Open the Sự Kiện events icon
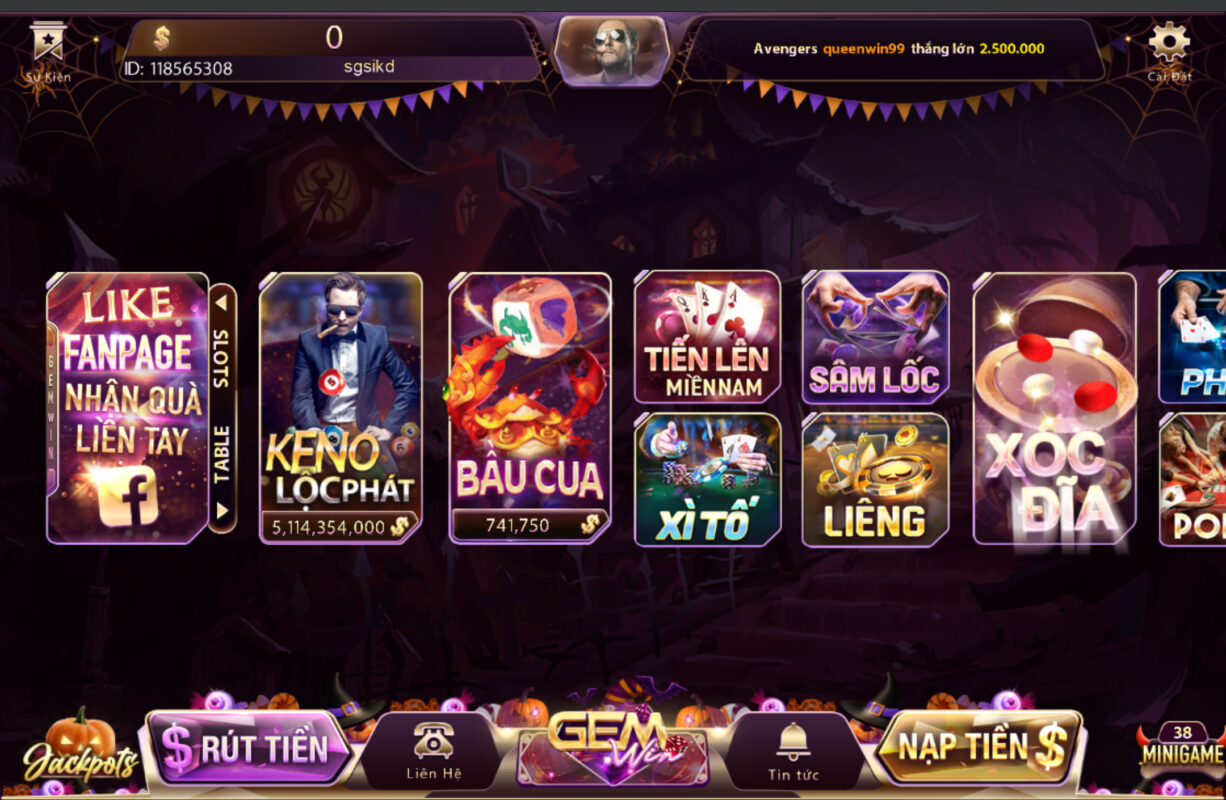This screenshot has height=800, width=1226. pyautogui.click(x=48, y=50)
